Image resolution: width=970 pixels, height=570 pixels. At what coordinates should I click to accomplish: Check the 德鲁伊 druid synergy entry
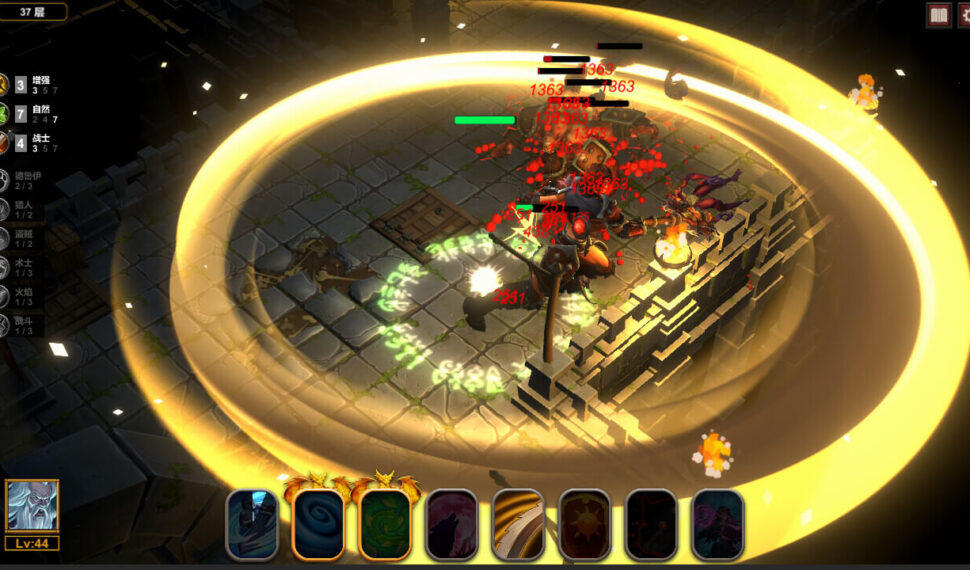click(x=20, y=180)
